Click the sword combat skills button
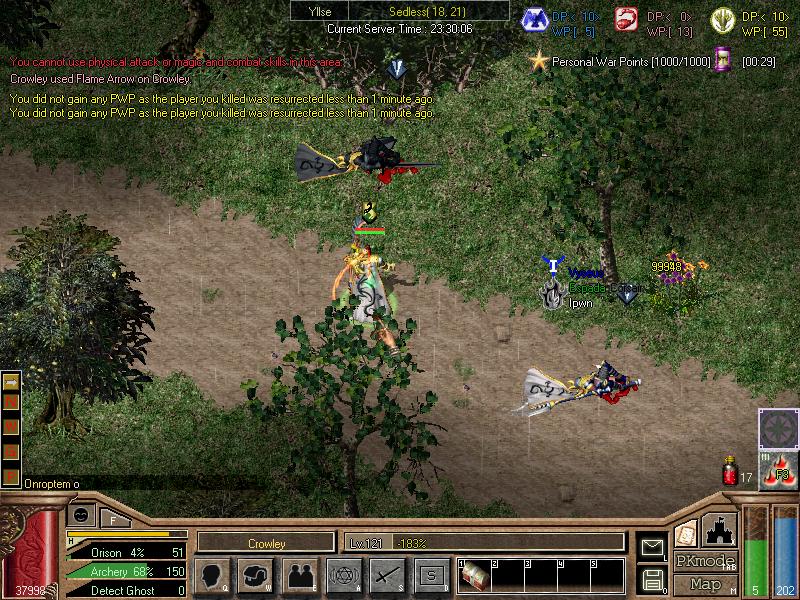This screenshot has height=600, width=800. pyautogui.click(x=387, y=575)
